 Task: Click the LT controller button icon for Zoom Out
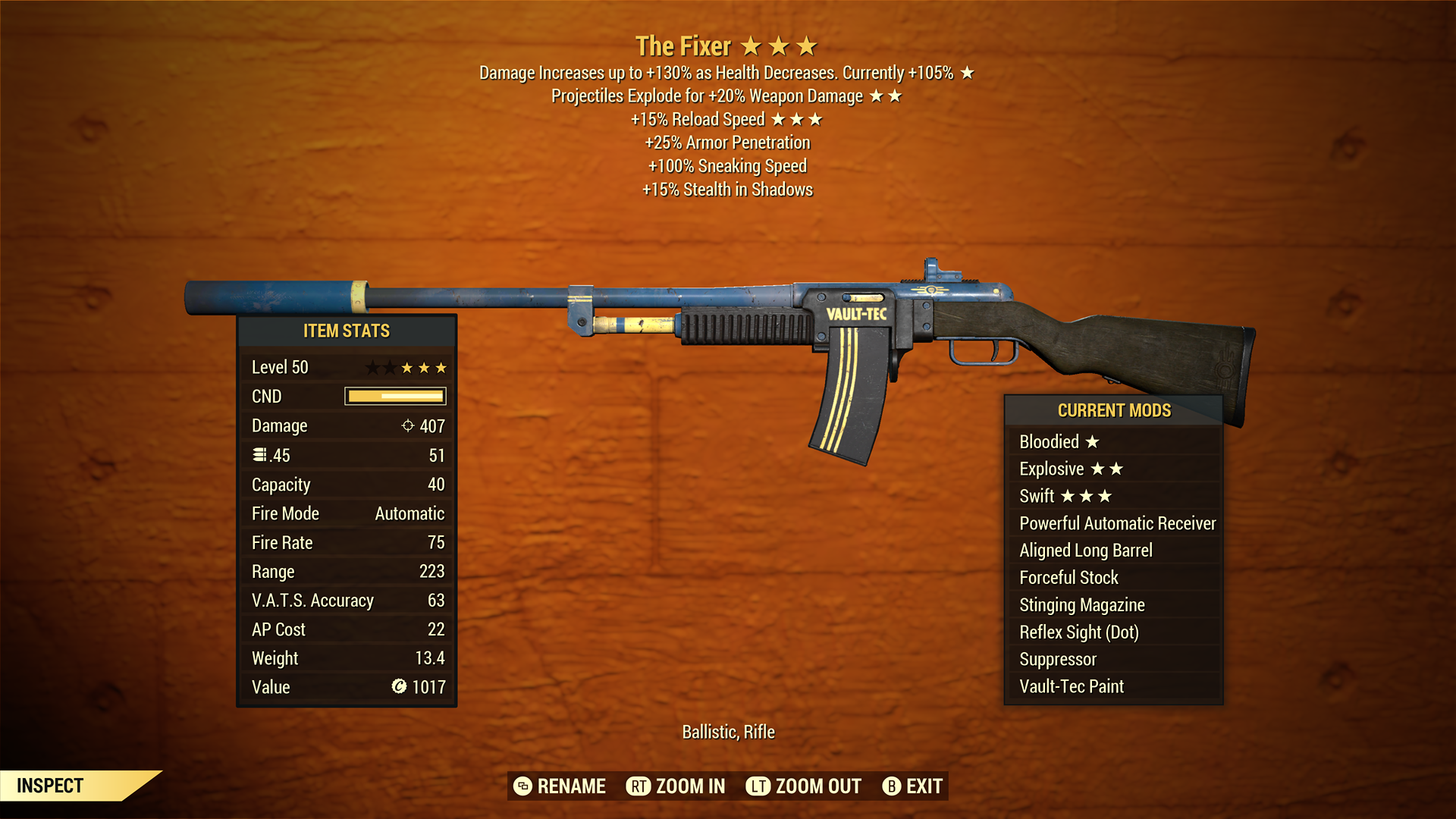click(x=757, y=786)
